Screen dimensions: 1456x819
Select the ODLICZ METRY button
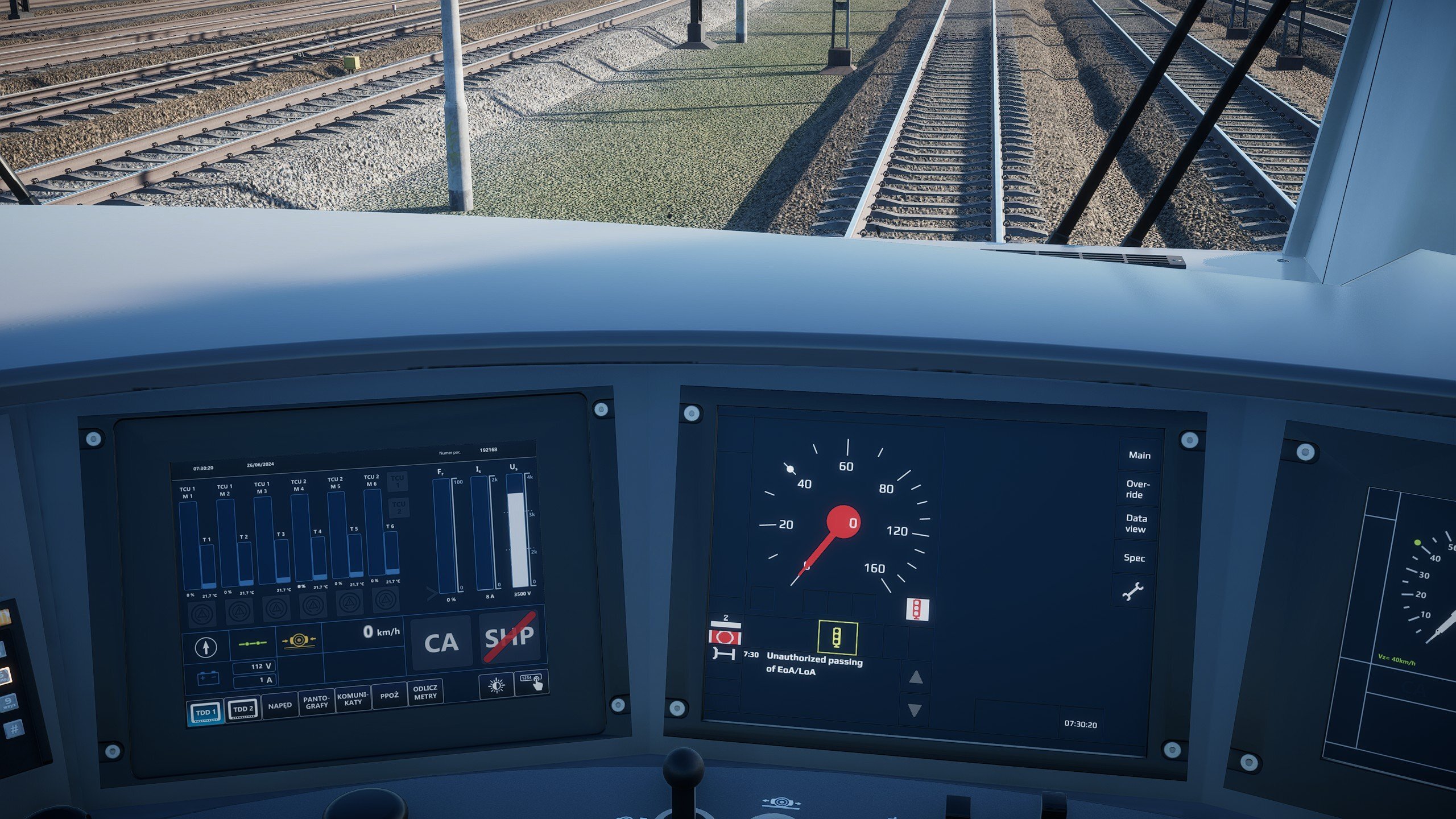[x=425, y=692]
